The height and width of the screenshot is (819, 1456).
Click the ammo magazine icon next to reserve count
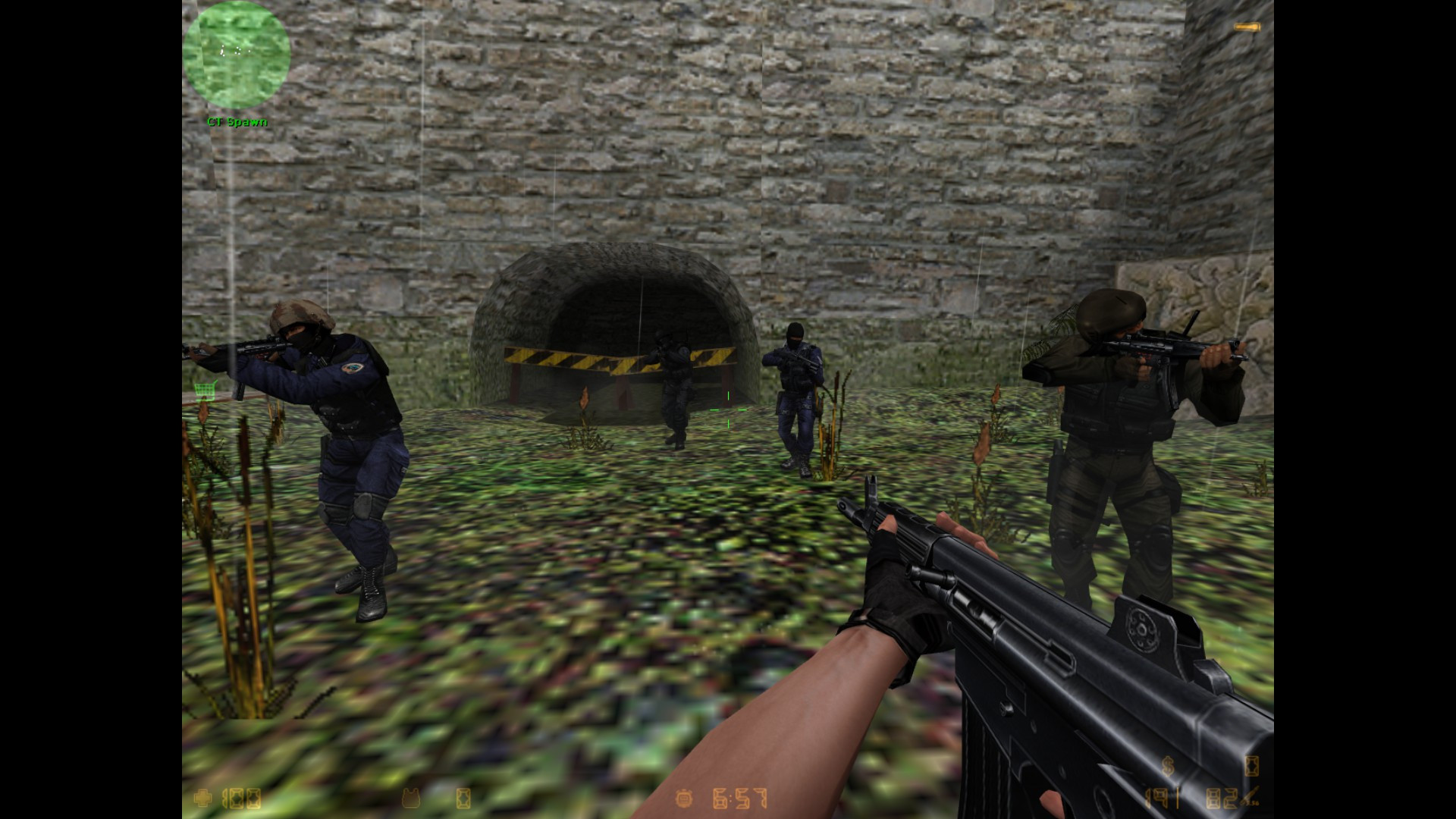point(1250,795)
